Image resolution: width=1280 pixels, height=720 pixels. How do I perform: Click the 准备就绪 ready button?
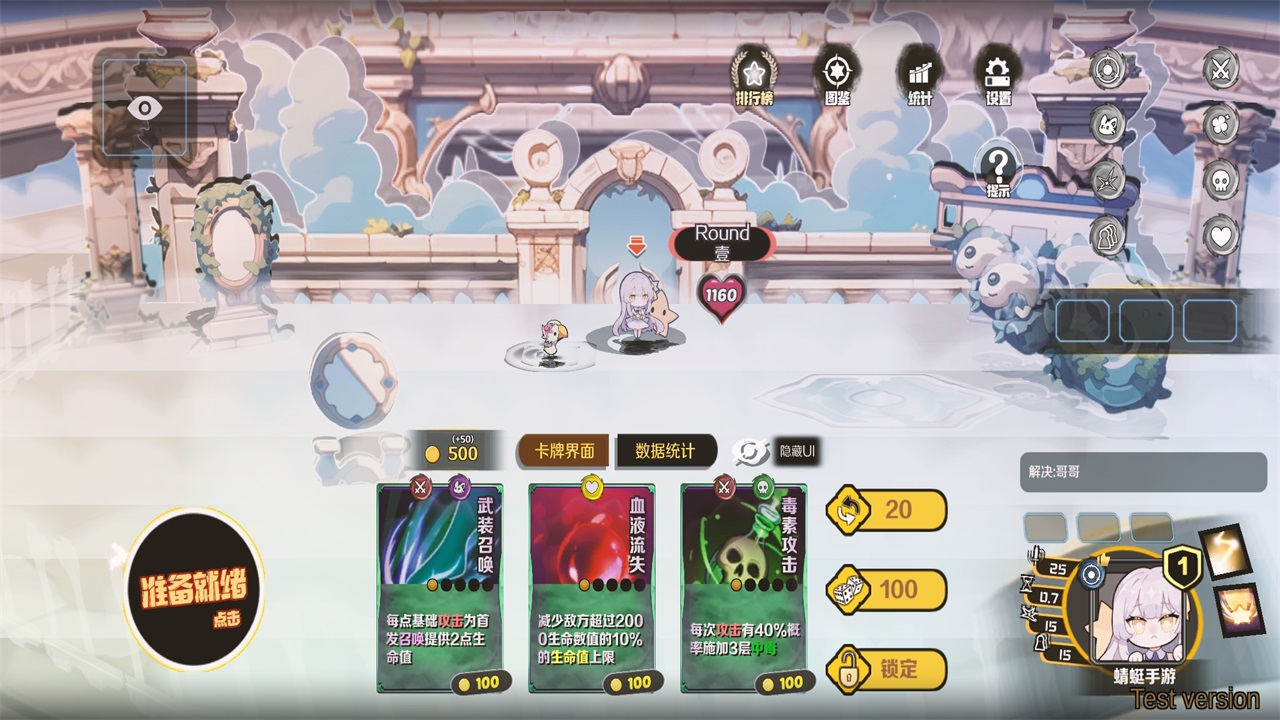(193, 591)
